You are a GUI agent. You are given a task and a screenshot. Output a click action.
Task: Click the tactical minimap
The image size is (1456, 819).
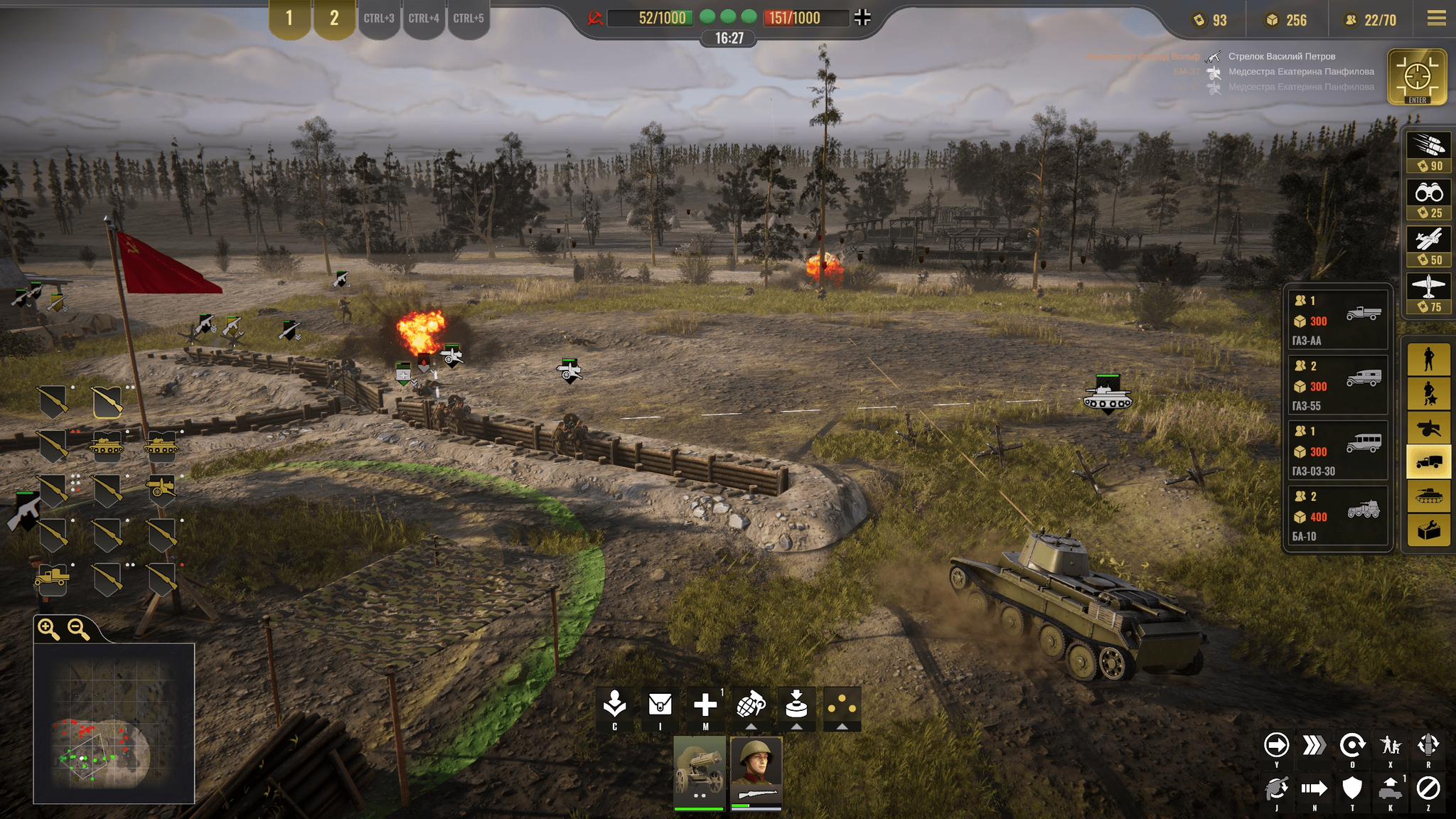114,723
